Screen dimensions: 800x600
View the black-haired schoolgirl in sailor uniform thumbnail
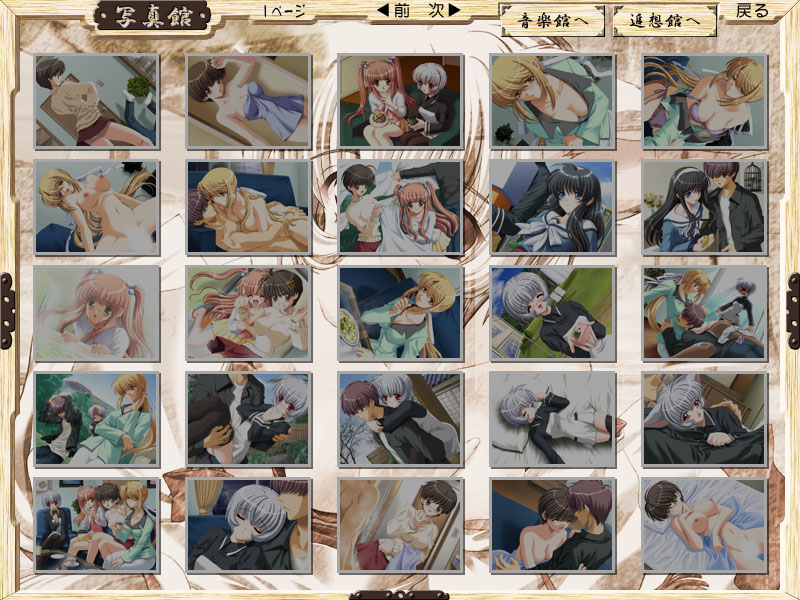553,208
